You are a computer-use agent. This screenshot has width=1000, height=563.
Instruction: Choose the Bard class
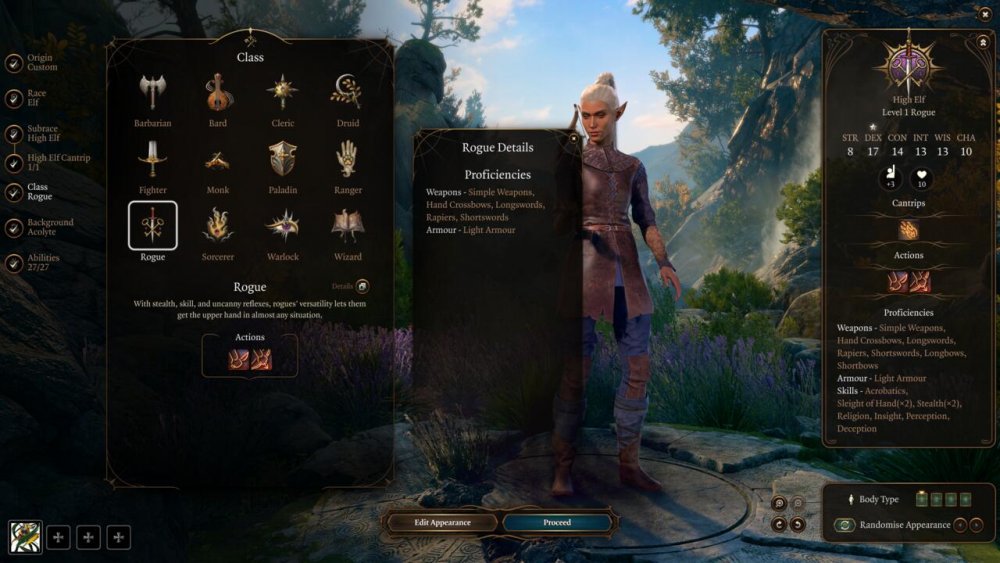(x=218, y=93)
